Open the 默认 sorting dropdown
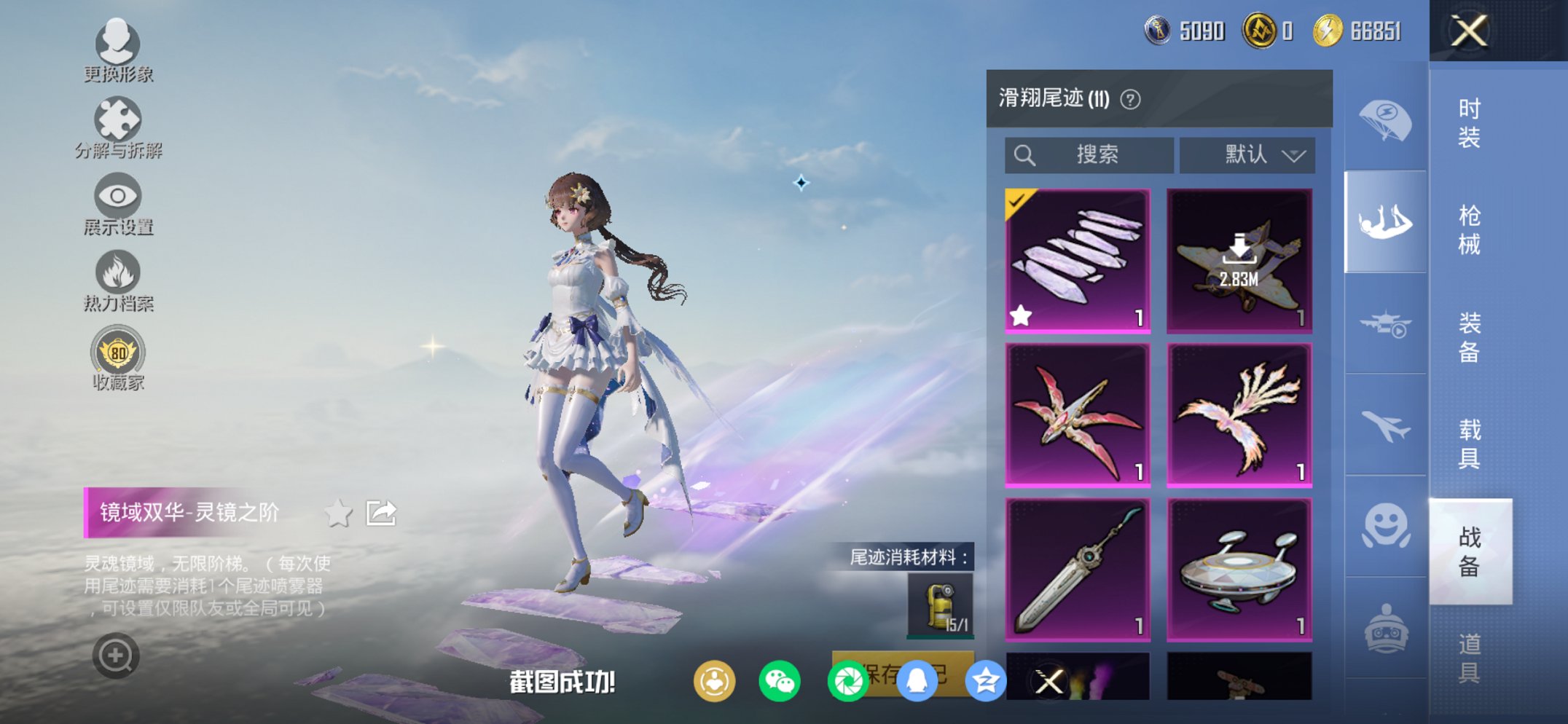Image resolution: width=1568 pixels, height=724 pixels. click(x=1246, y=154)
